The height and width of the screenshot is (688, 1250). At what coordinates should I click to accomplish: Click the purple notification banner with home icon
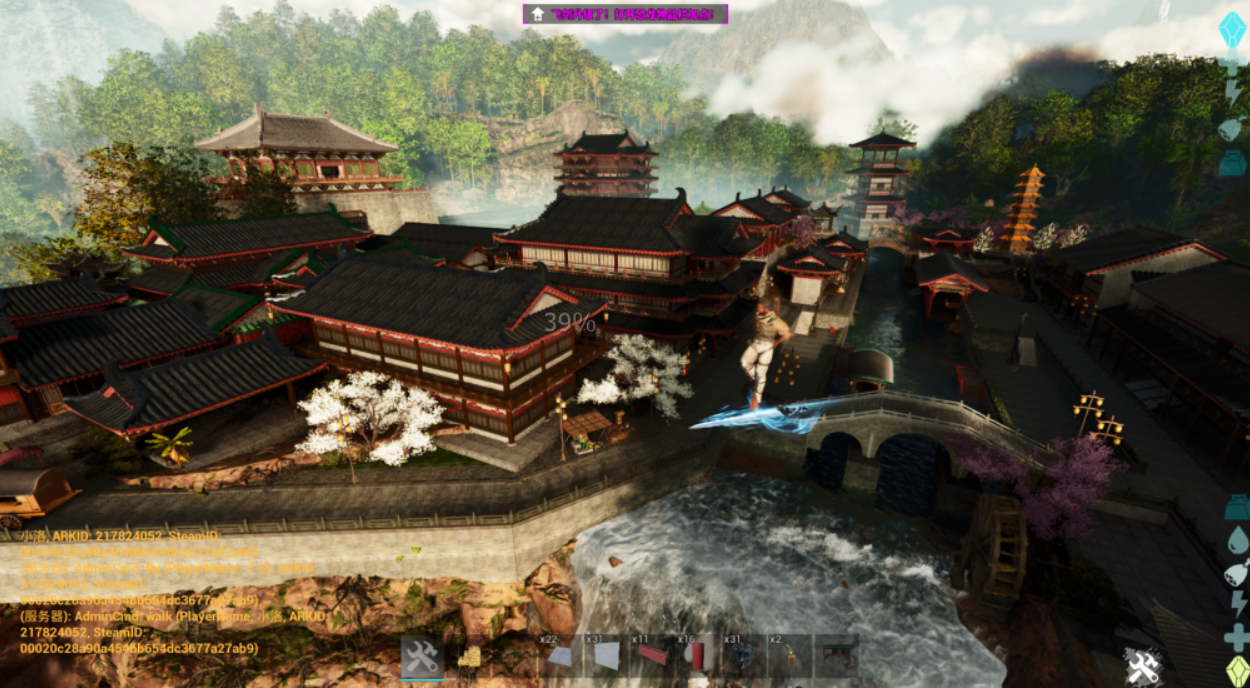click(x=625, y=14)
